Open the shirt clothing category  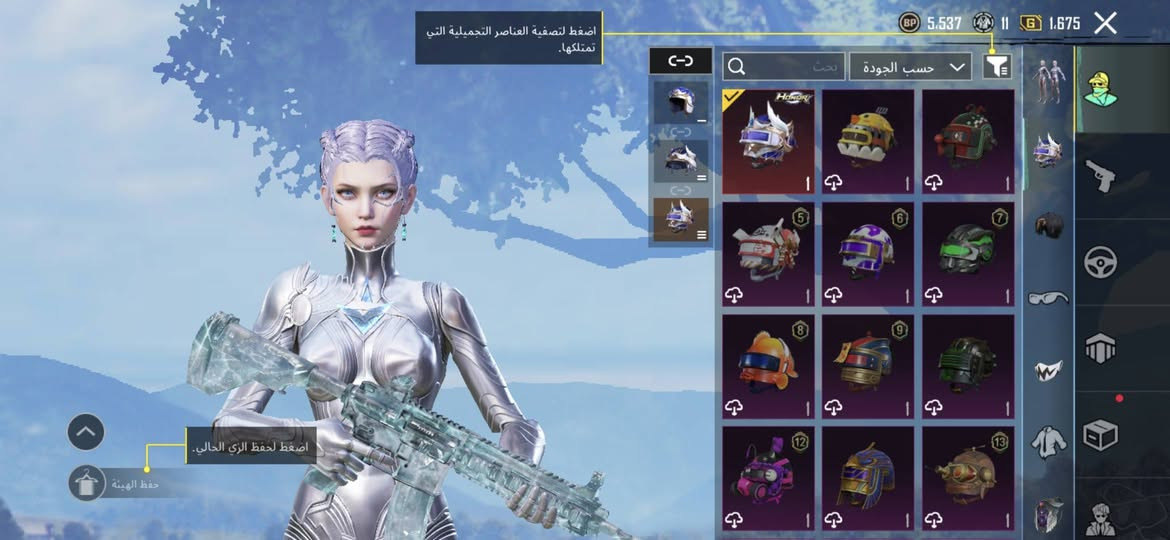1048,442
